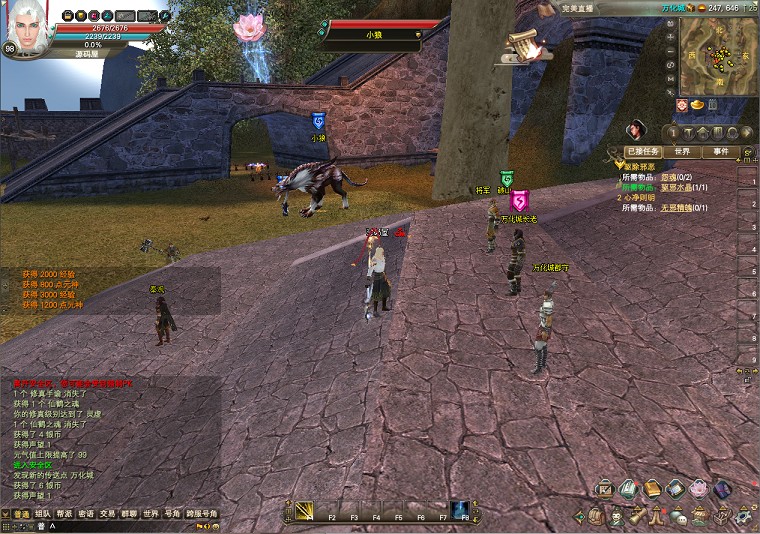Open the scroll with quill notification icon

point(524,44)
